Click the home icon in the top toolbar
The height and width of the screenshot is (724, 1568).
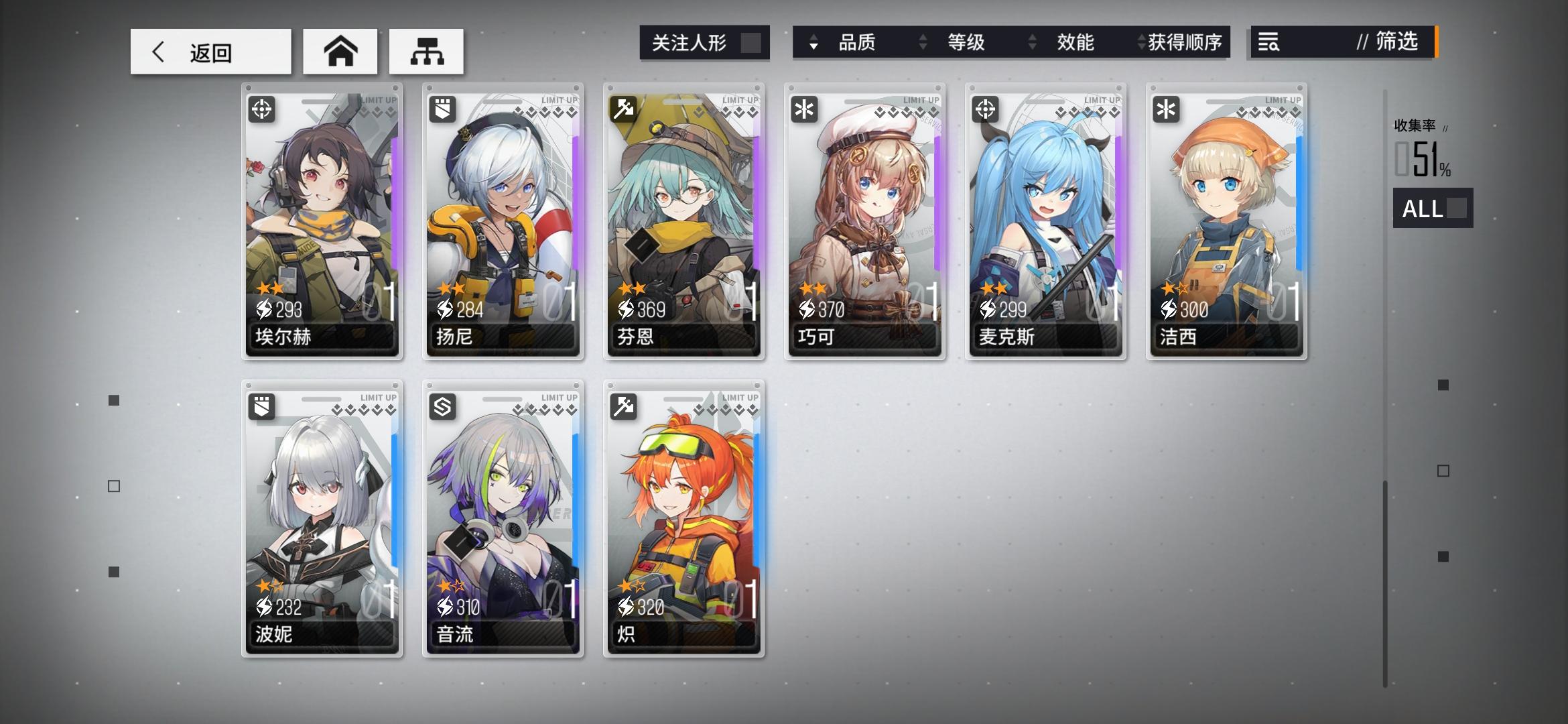click(x=340, y=50)
